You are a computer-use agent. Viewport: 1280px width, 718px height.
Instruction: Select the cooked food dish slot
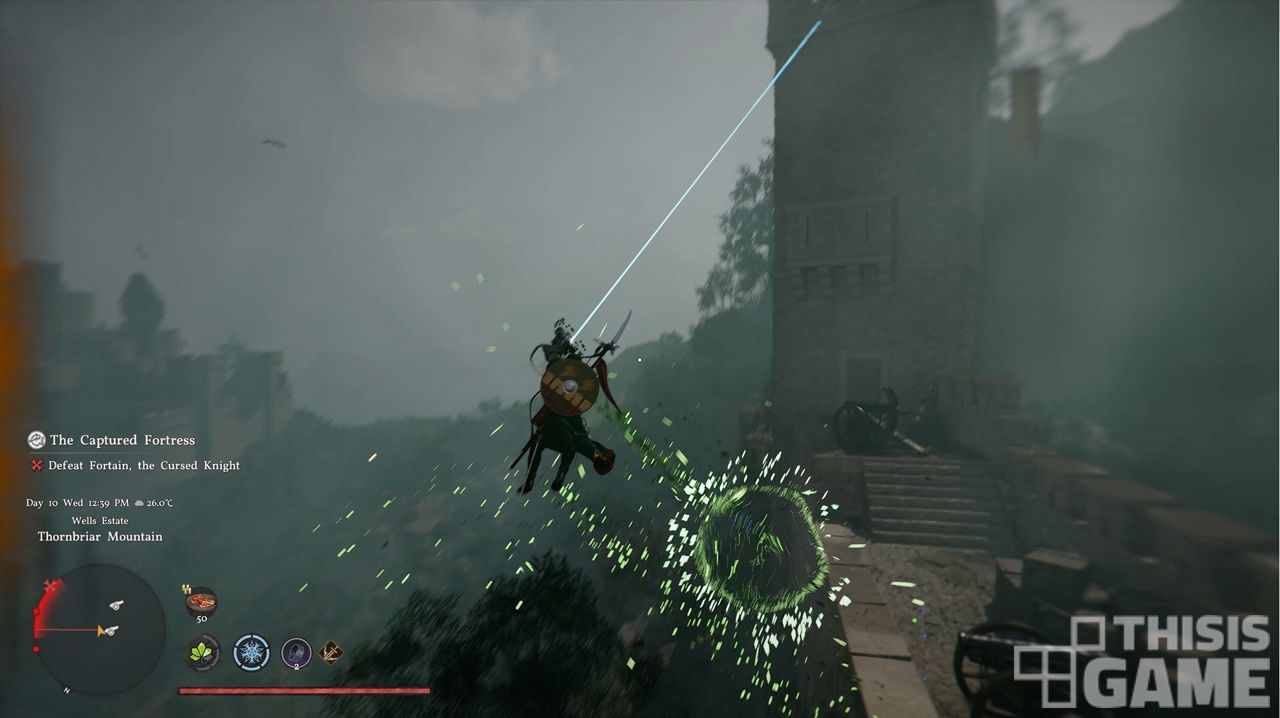pyautogui.click(x=201, y=602)
